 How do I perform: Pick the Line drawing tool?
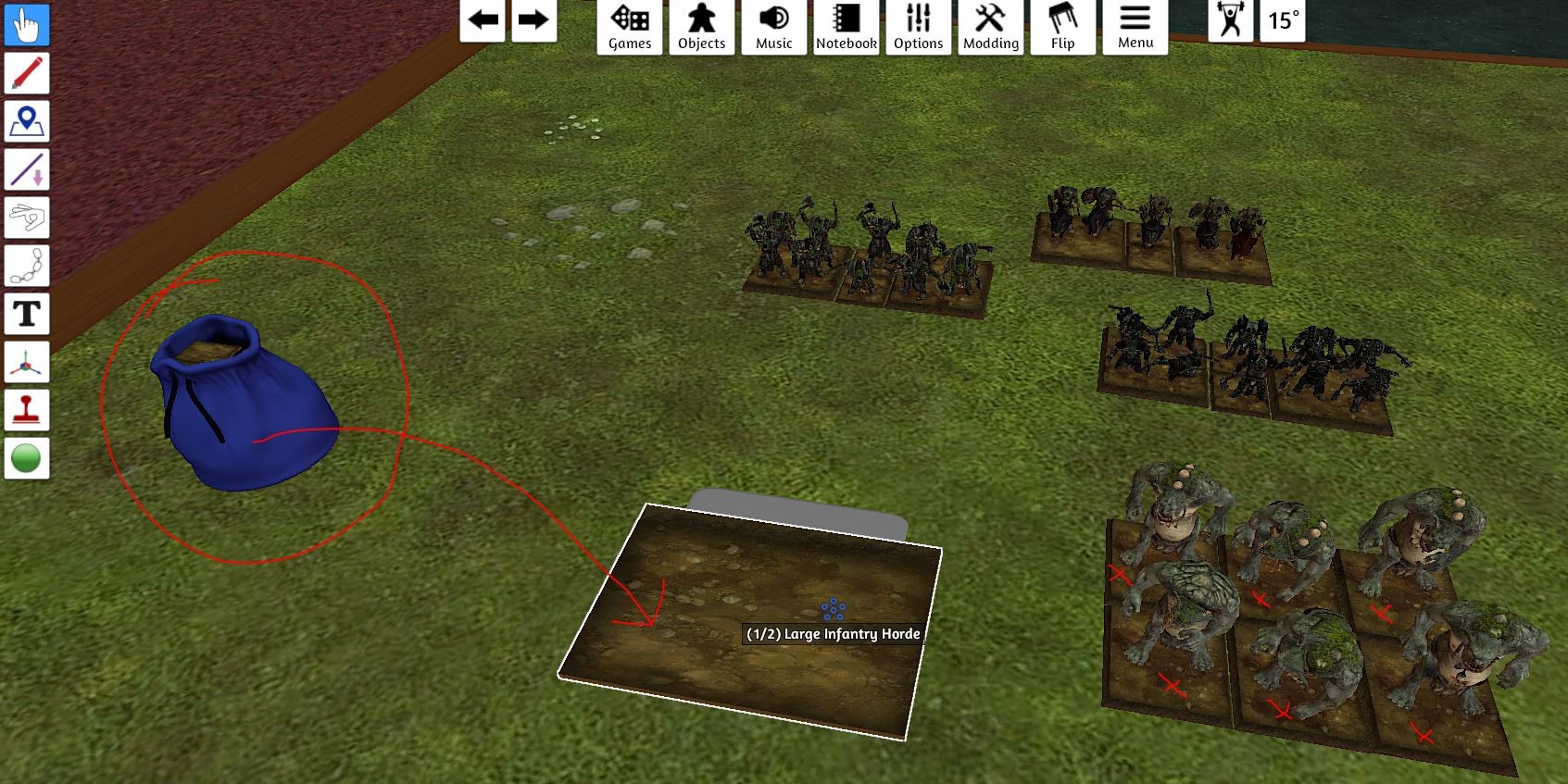tap(26, 171)
